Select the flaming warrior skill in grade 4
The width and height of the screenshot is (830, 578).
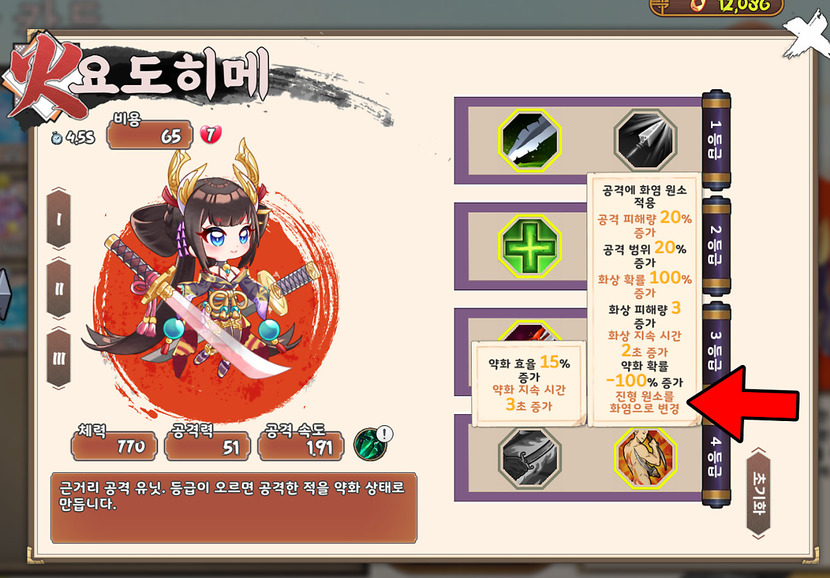[x=645, y=457]
